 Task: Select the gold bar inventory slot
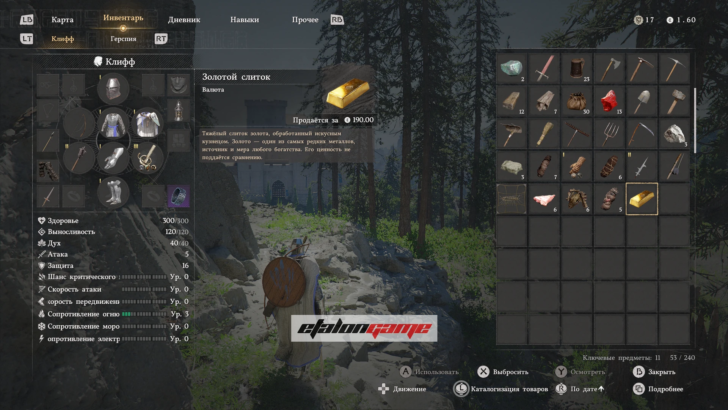[641, 198]
